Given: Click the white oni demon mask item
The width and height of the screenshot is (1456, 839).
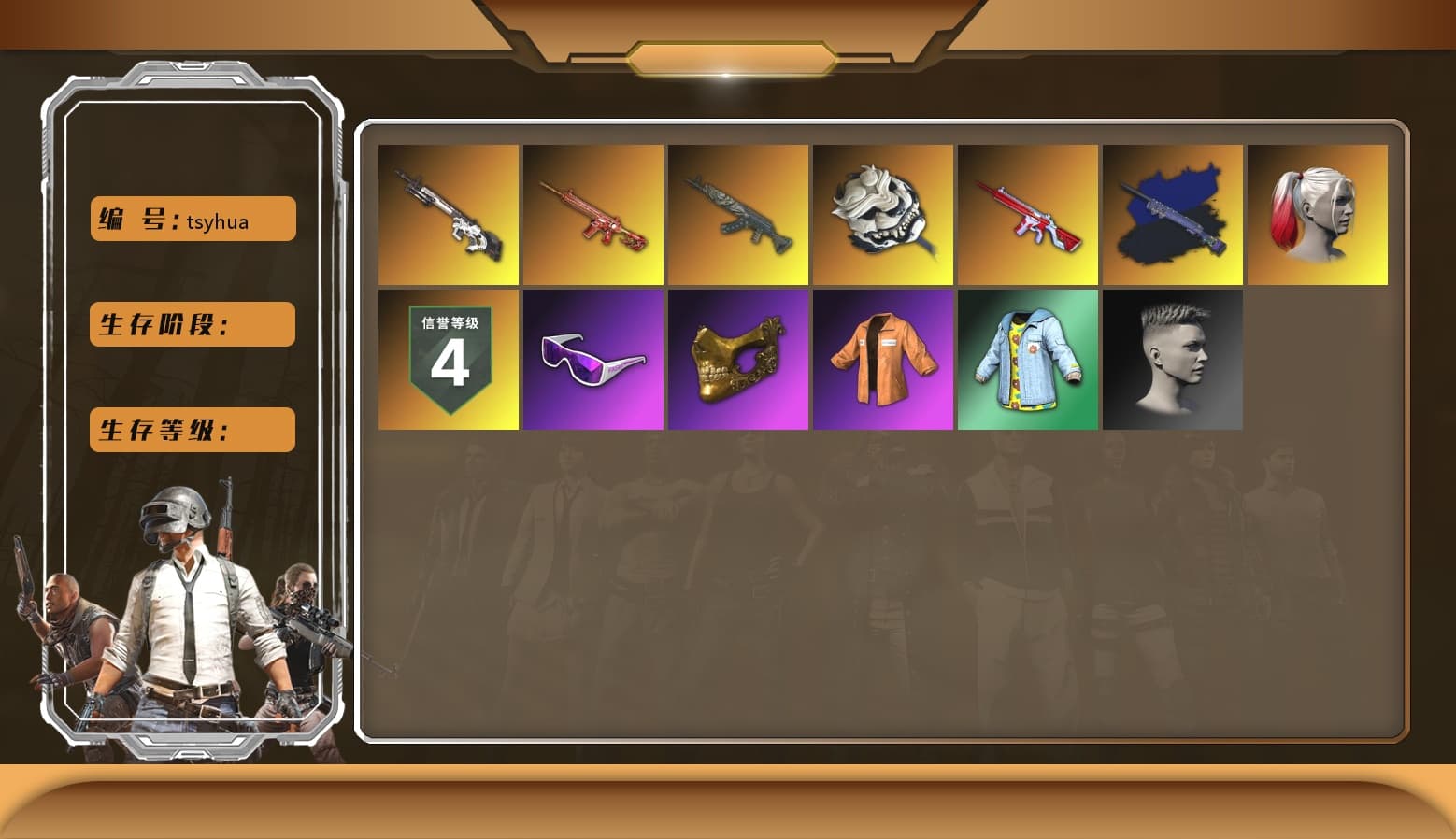Looking at the screenshot, I should click(x=883, y=213).
